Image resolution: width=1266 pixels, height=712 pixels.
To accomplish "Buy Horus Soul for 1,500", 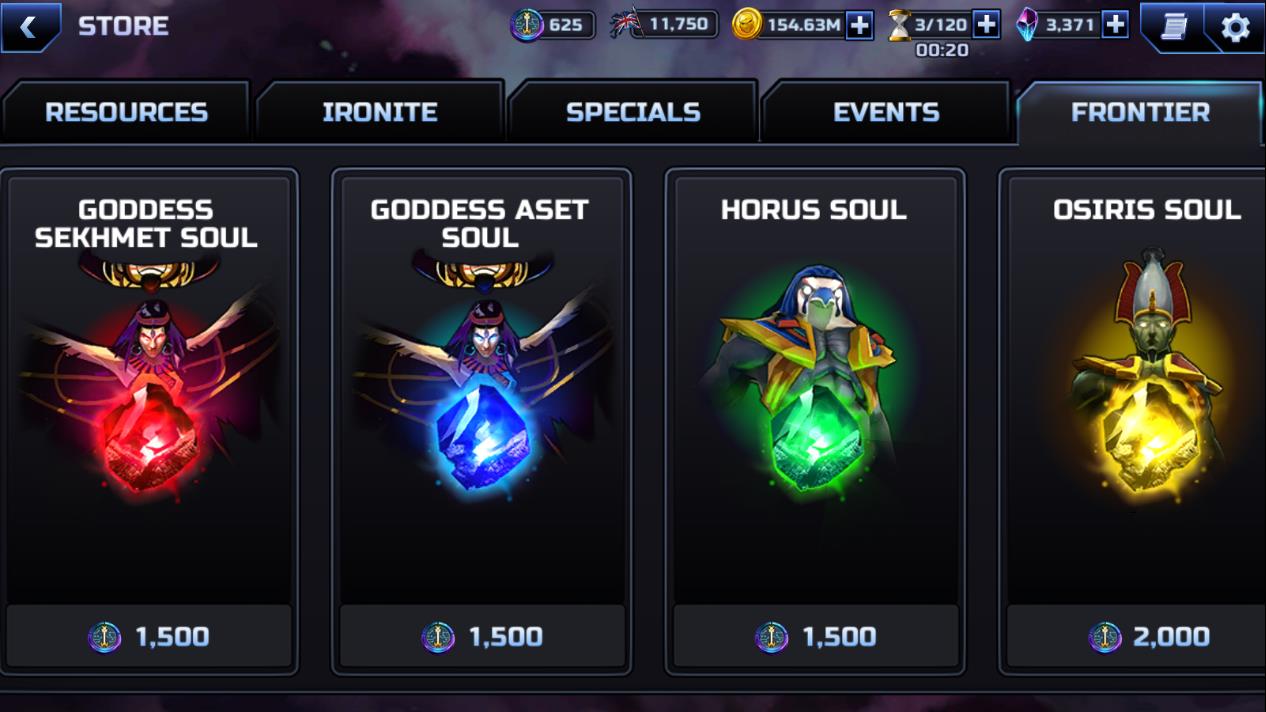I will pos(814,636).
